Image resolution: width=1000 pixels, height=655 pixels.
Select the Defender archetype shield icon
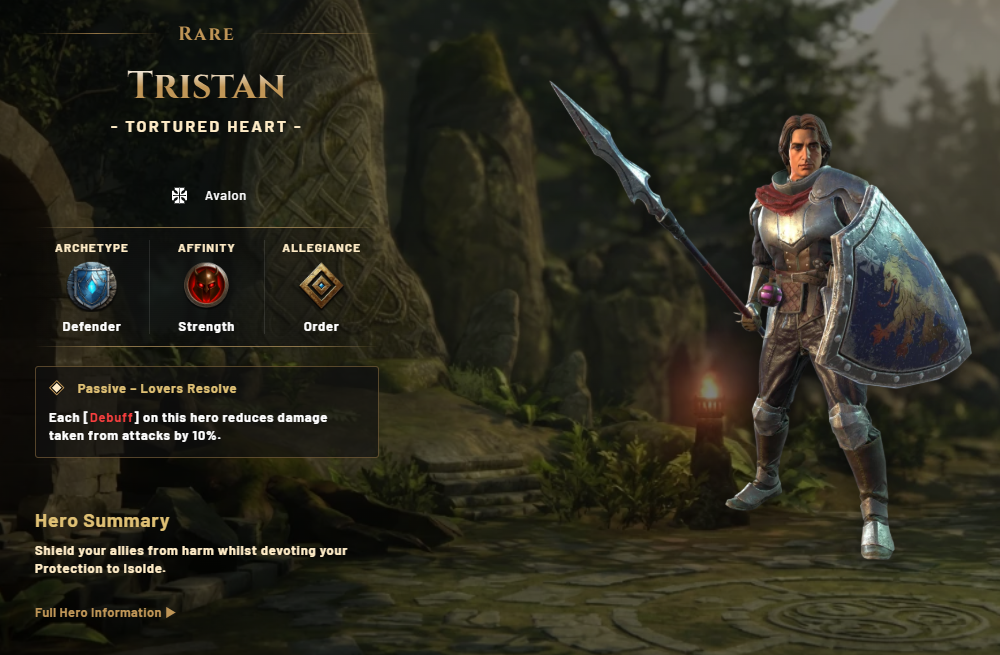[x=91, y=286]
